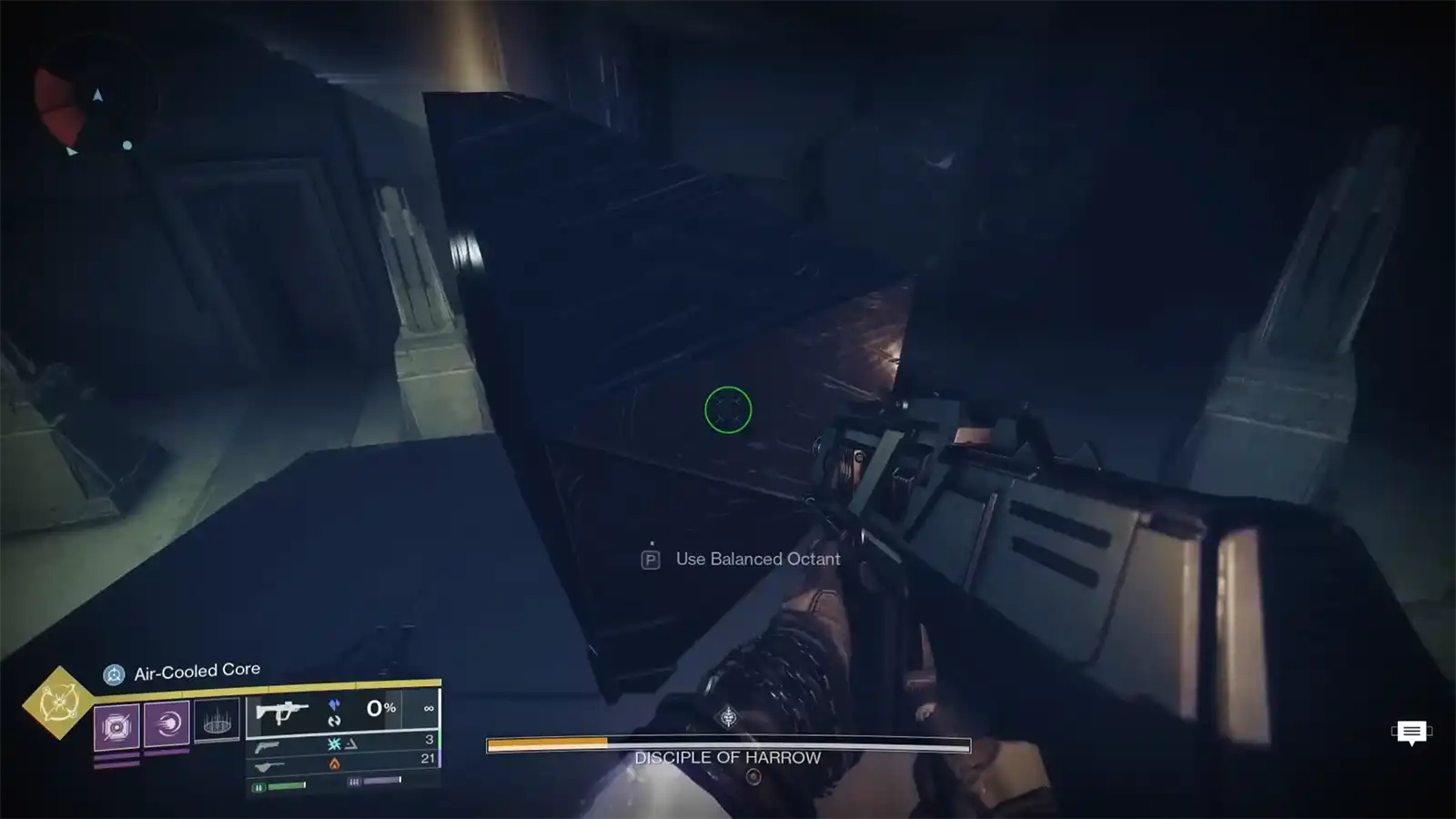Select the white waypoint dot on the radar
The image size is (1456, 819).
127,146
